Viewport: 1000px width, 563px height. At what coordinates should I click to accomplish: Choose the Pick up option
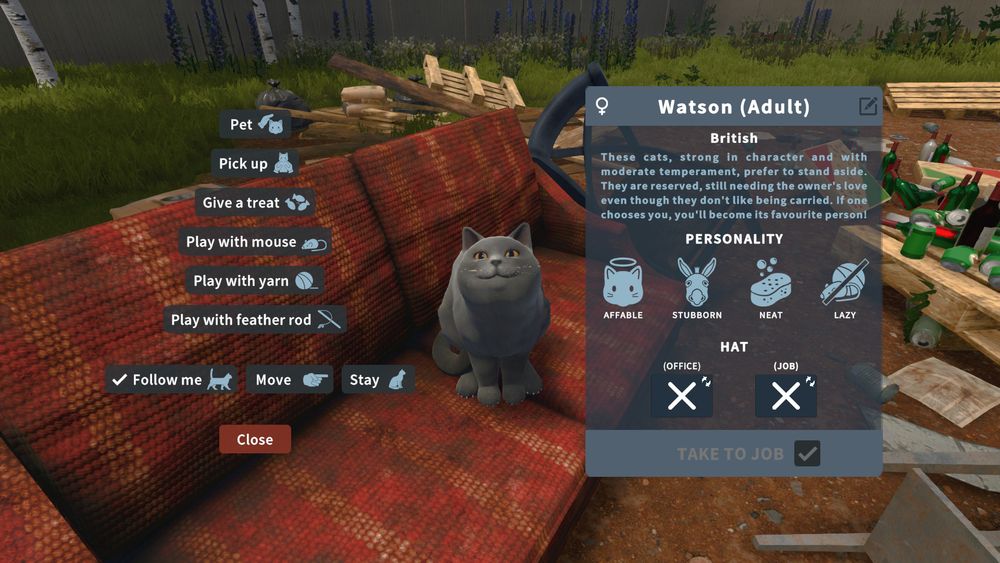[x=257, y=163]
